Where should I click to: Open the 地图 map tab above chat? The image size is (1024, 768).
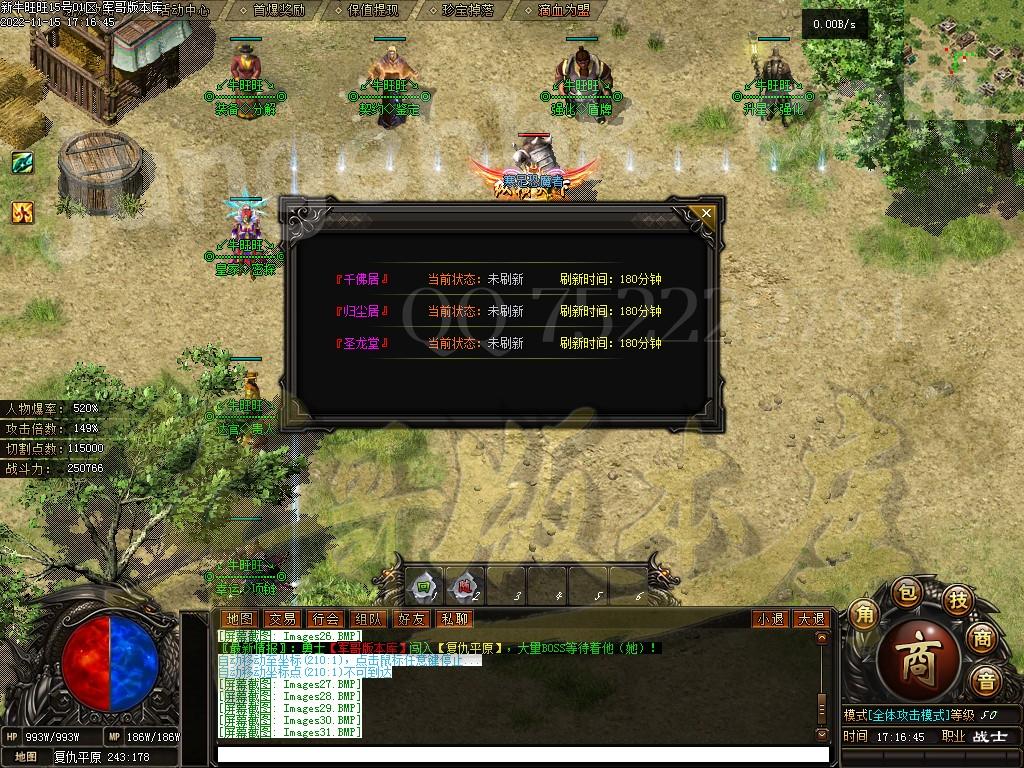pos(239,619)
